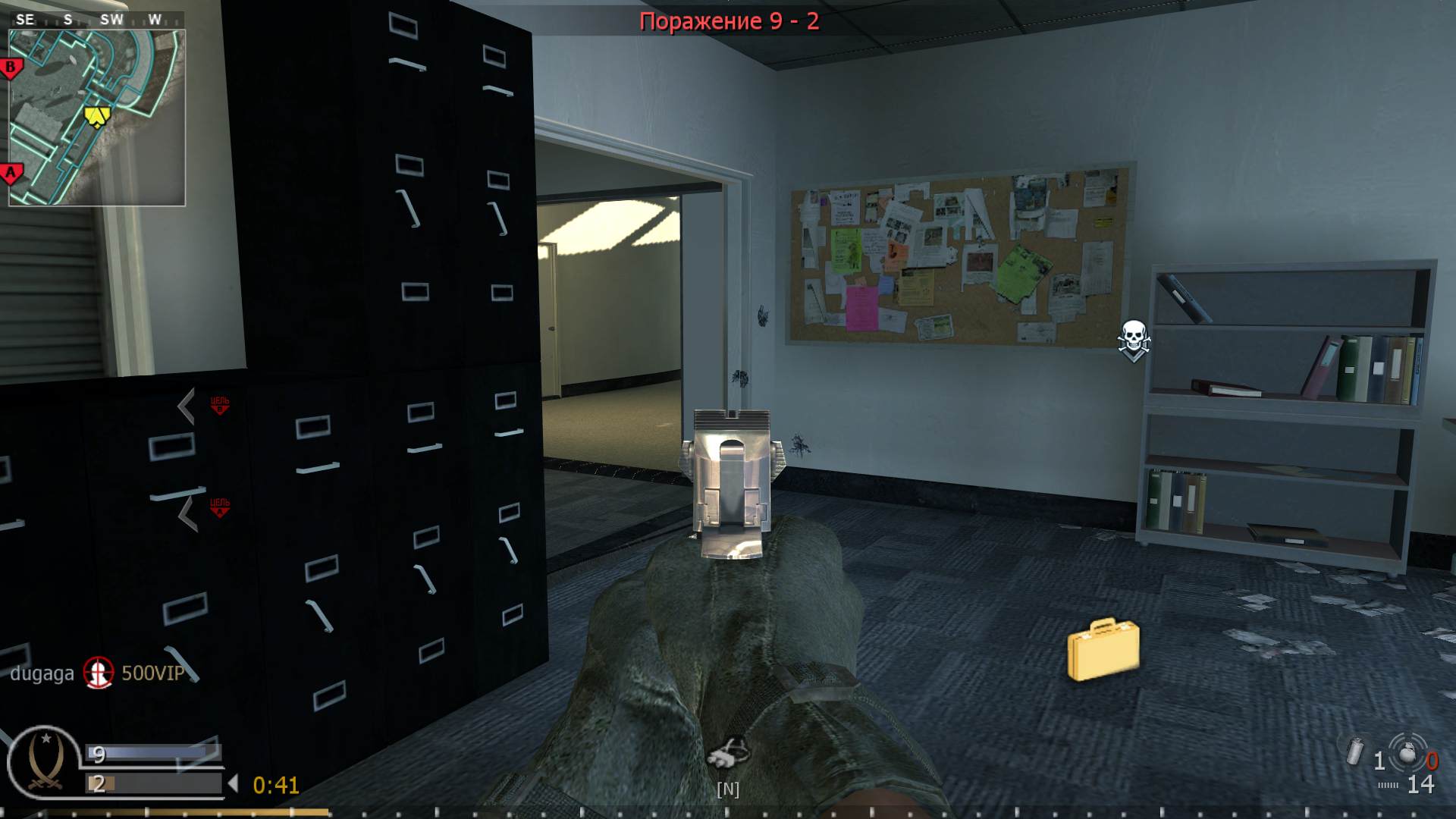Image resolution: width=1456 pixels, height=819 pixels.
Task: Toggle the A point marker on the minimap
Action: coord(10,172)
